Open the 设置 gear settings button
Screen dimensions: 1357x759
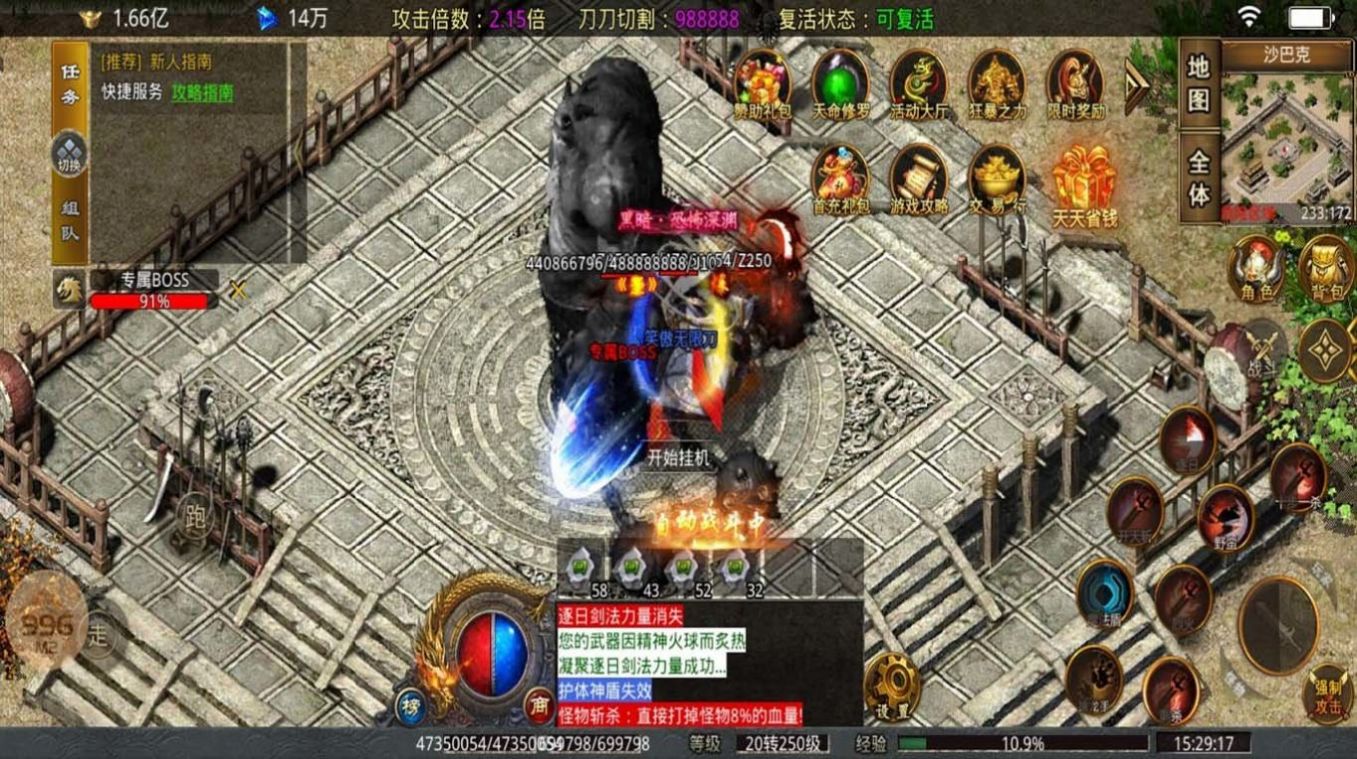tap(892, 686)
